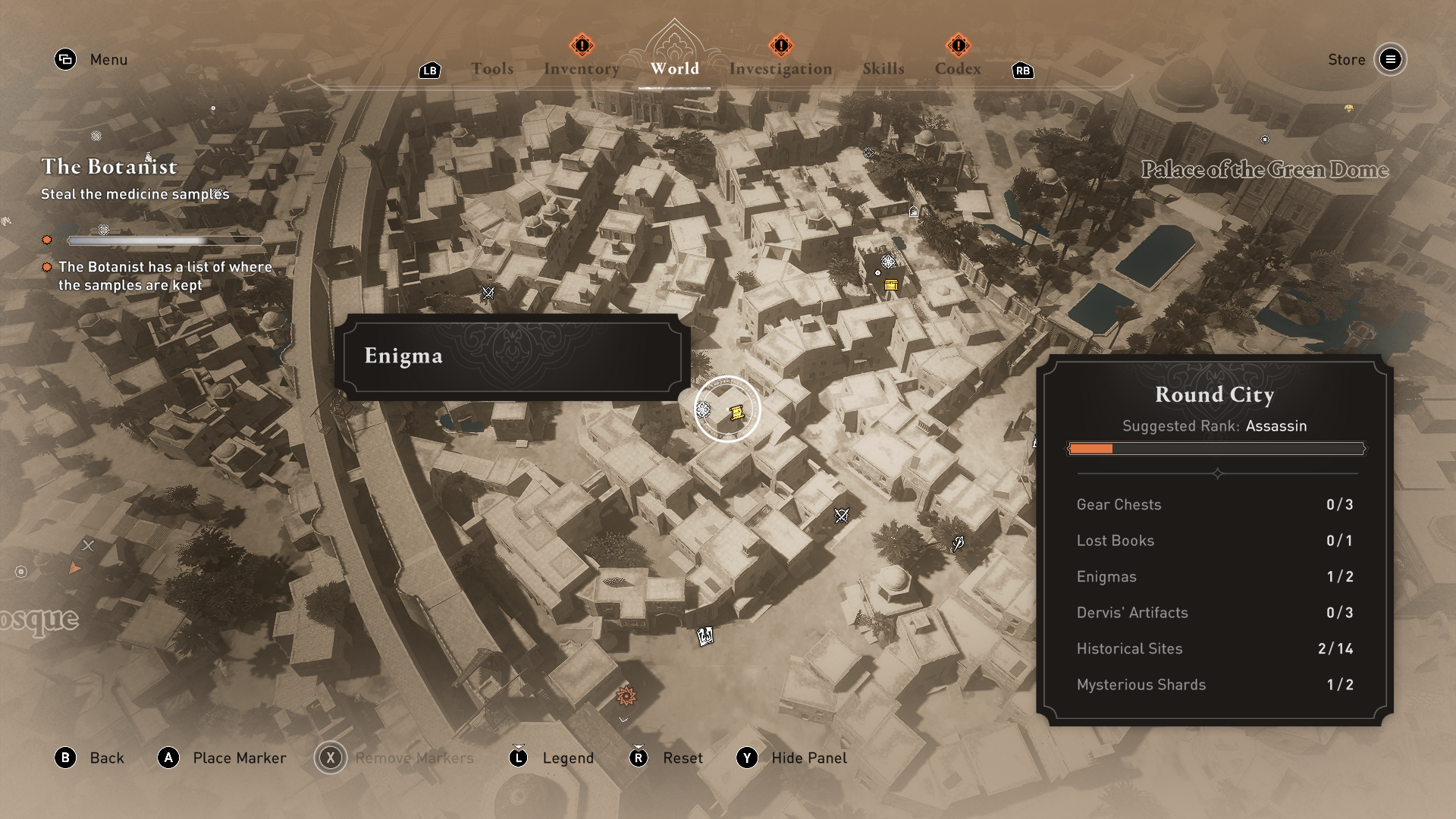Switch to the Tools tab
The image size is (1456, 819).
(x=492, y=69)
